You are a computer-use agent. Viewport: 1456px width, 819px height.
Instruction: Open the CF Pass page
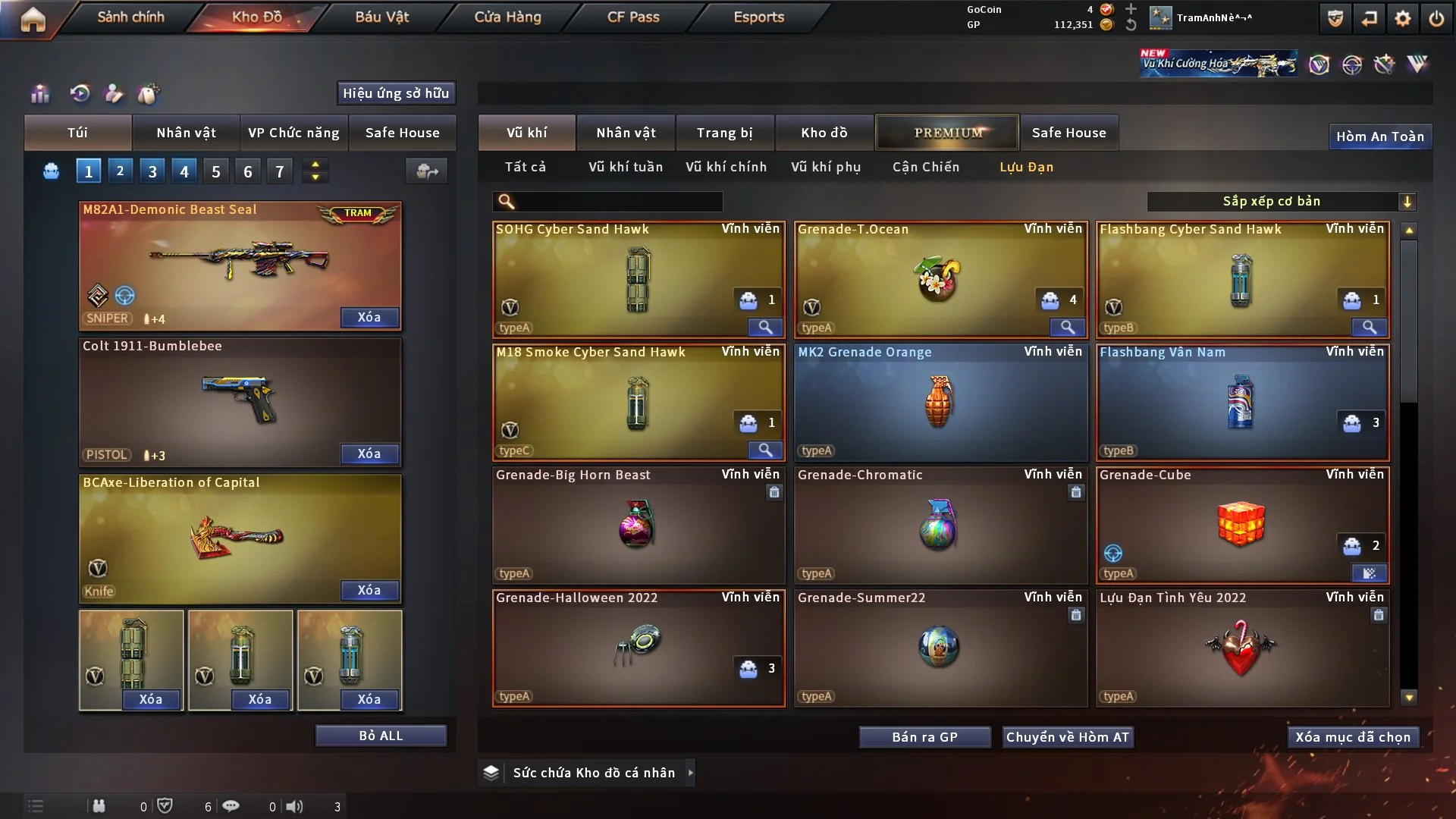pos(633,17)
